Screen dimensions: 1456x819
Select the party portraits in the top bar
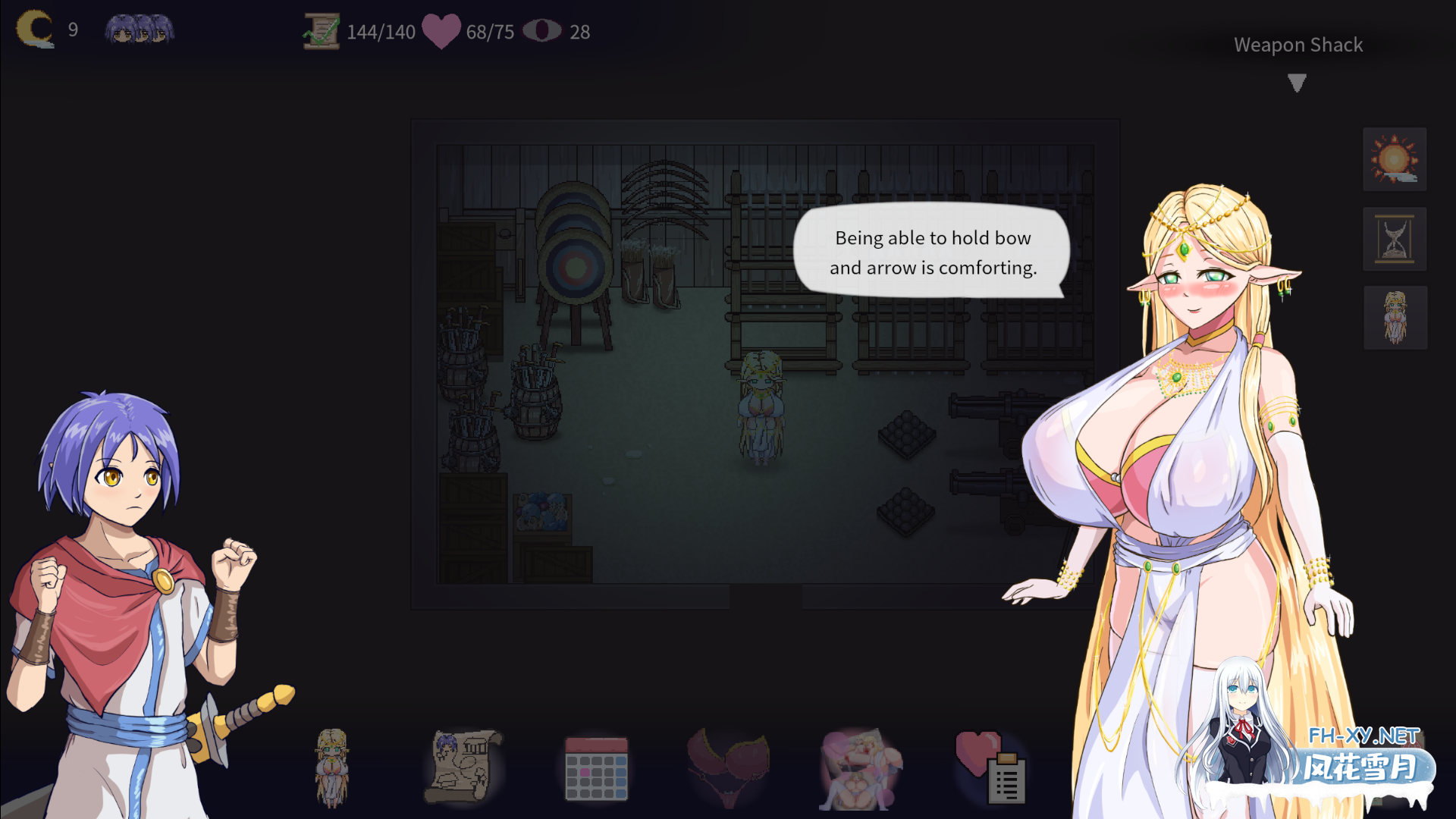click(139, 29)
